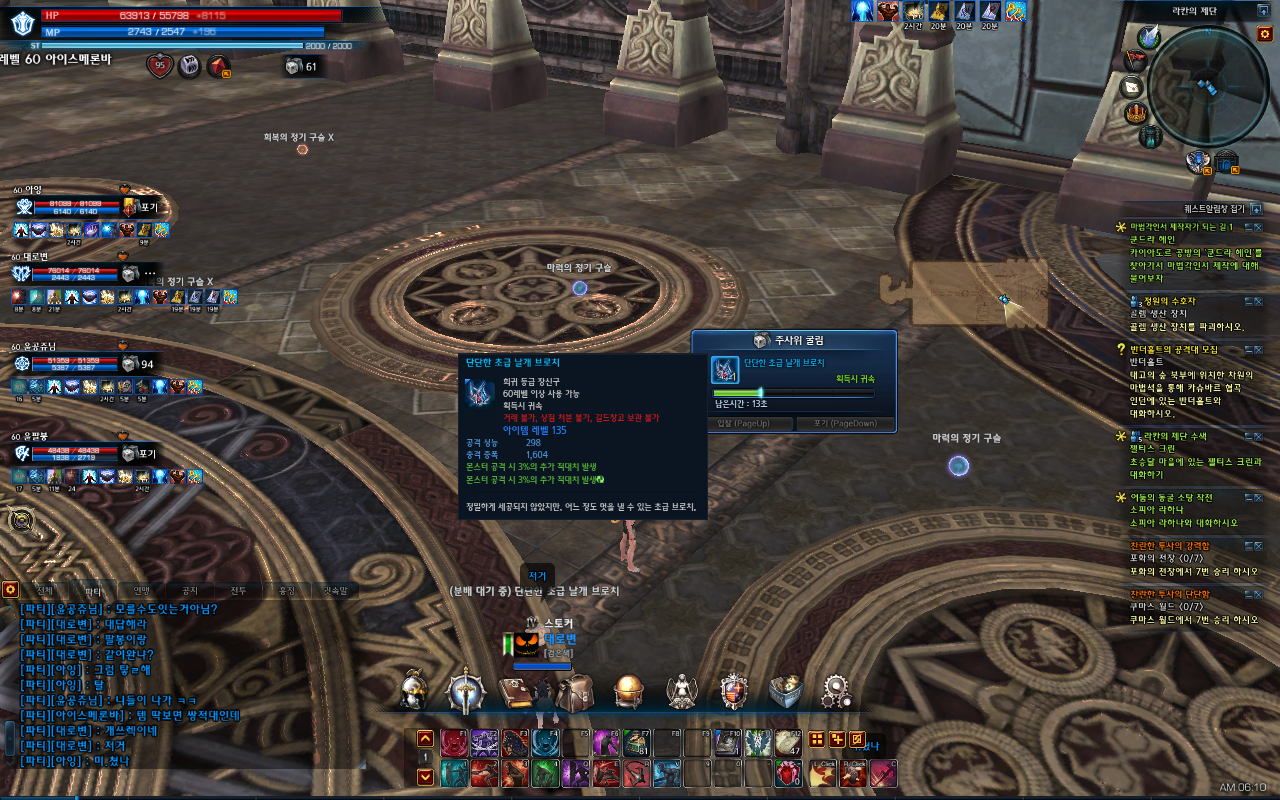This screenshot has height=800, width=1280.
Task: Open the helmet character menu icon
Action: pyautogui.click(x=413, y=691)
